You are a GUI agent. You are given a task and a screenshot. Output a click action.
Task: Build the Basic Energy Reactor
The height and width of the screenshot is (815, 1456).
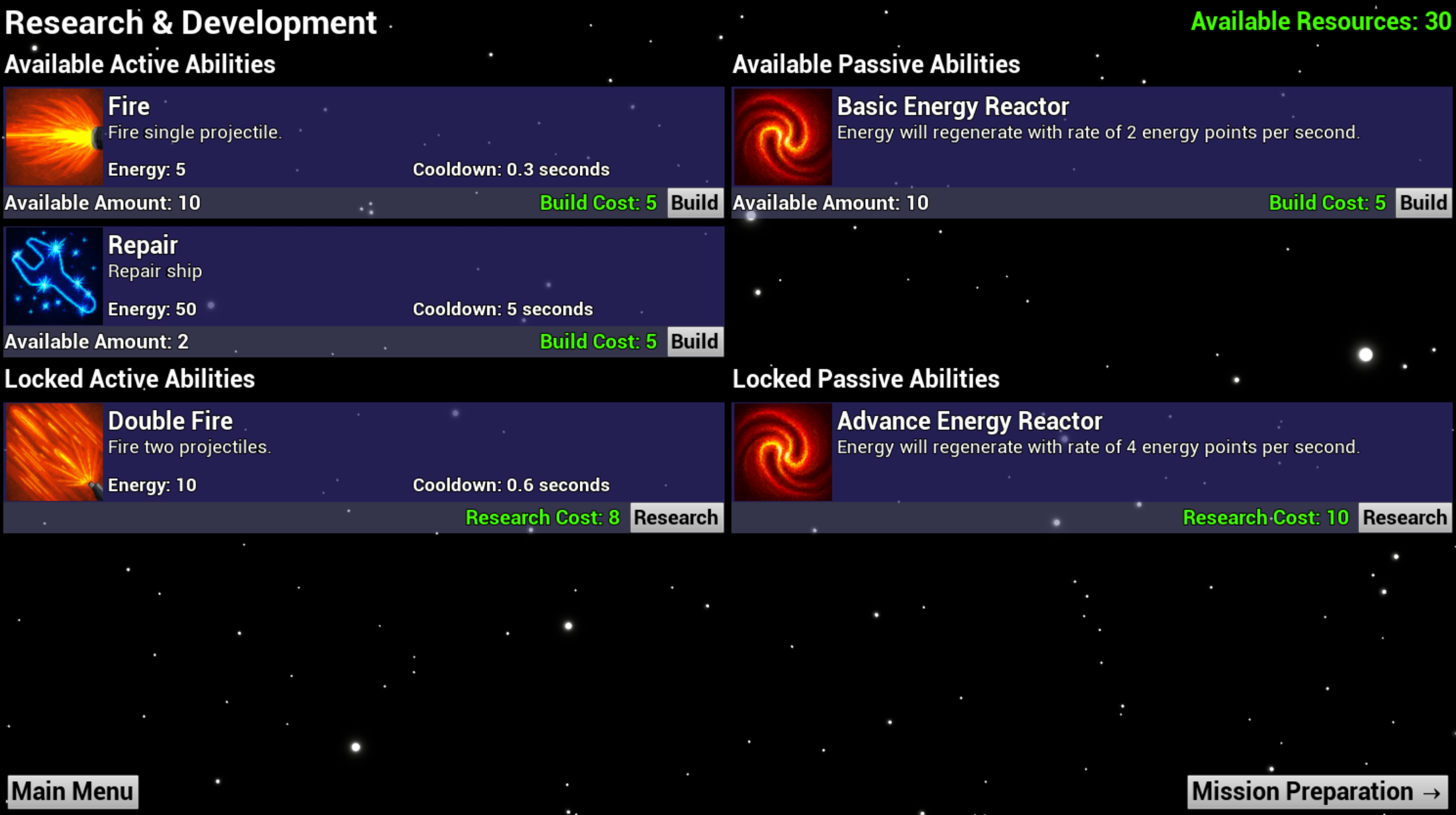click(x=1423, y=202)
